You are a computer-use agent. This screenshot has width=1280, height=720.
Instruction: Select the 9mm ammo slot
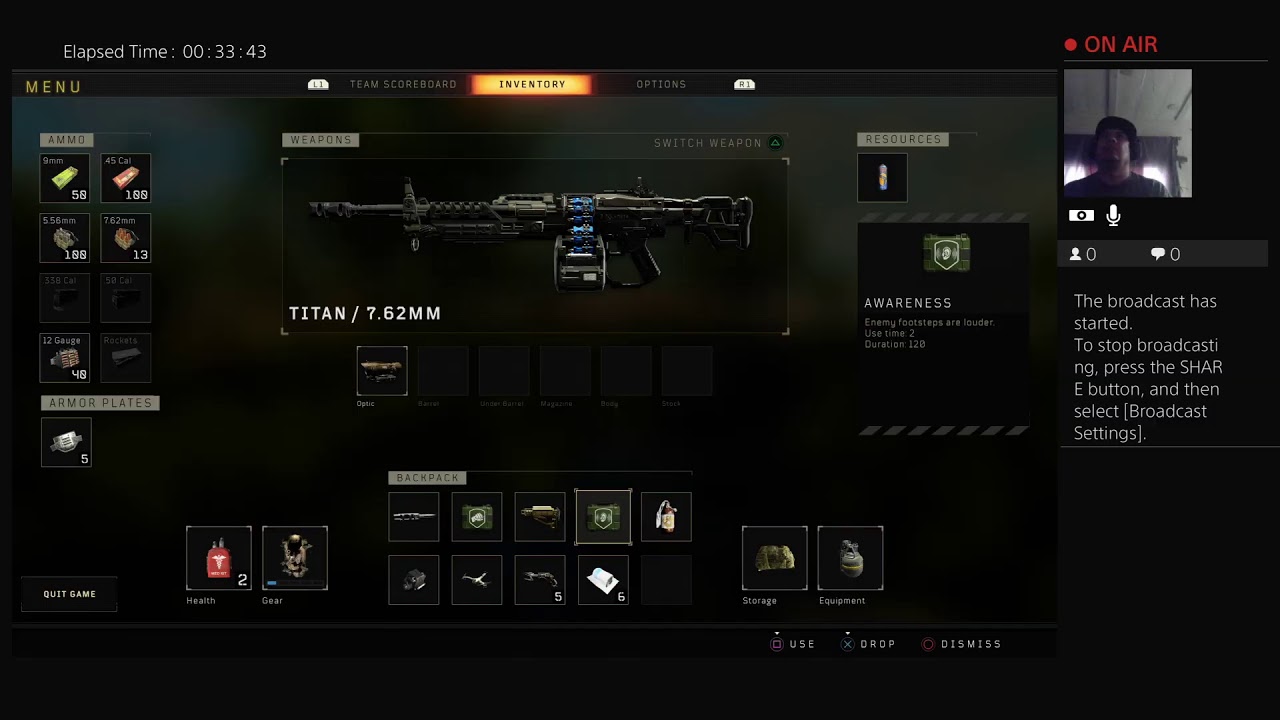coord(65,178)
